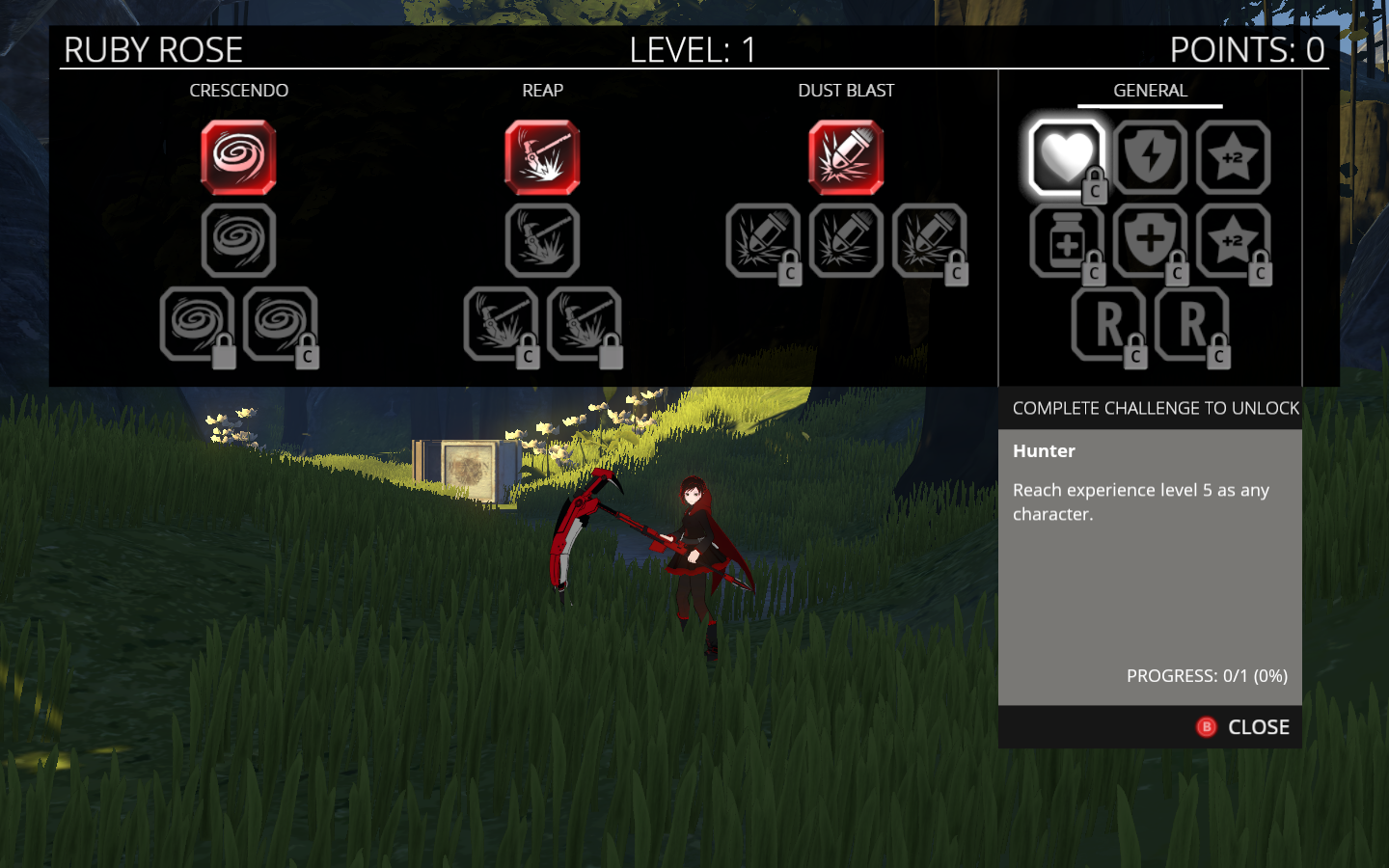Select the red Crescendo spiral skill
1389x868 pixels.
tap(238, 157)
